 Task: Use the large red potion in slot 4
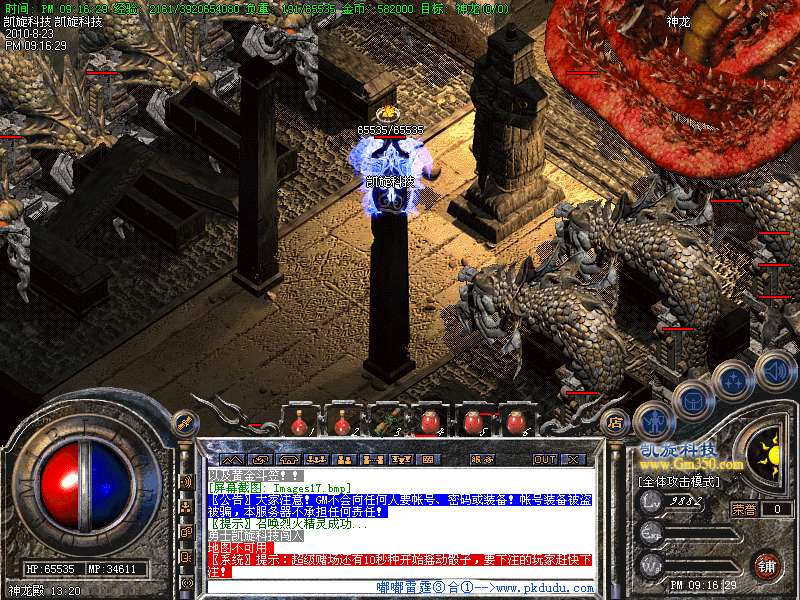click(x=429, y=423)
